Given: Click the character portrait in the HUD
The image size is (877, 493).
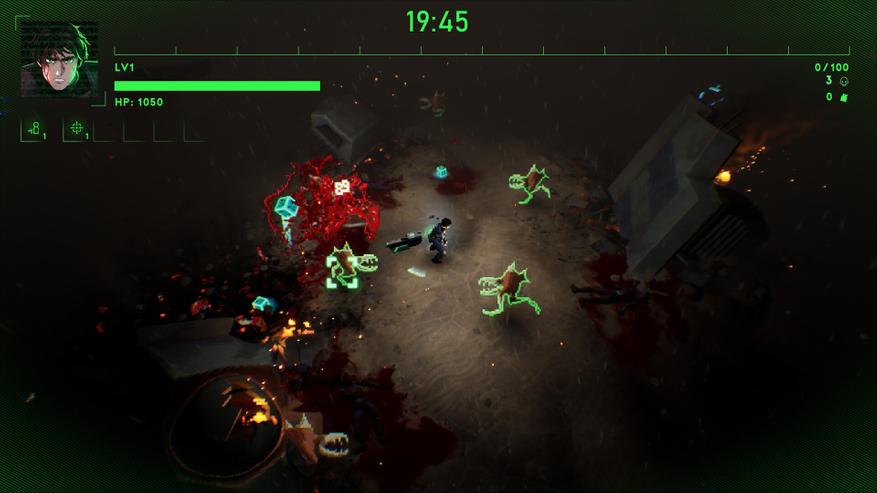Looking at the screenshot, I should coord(59,59).
